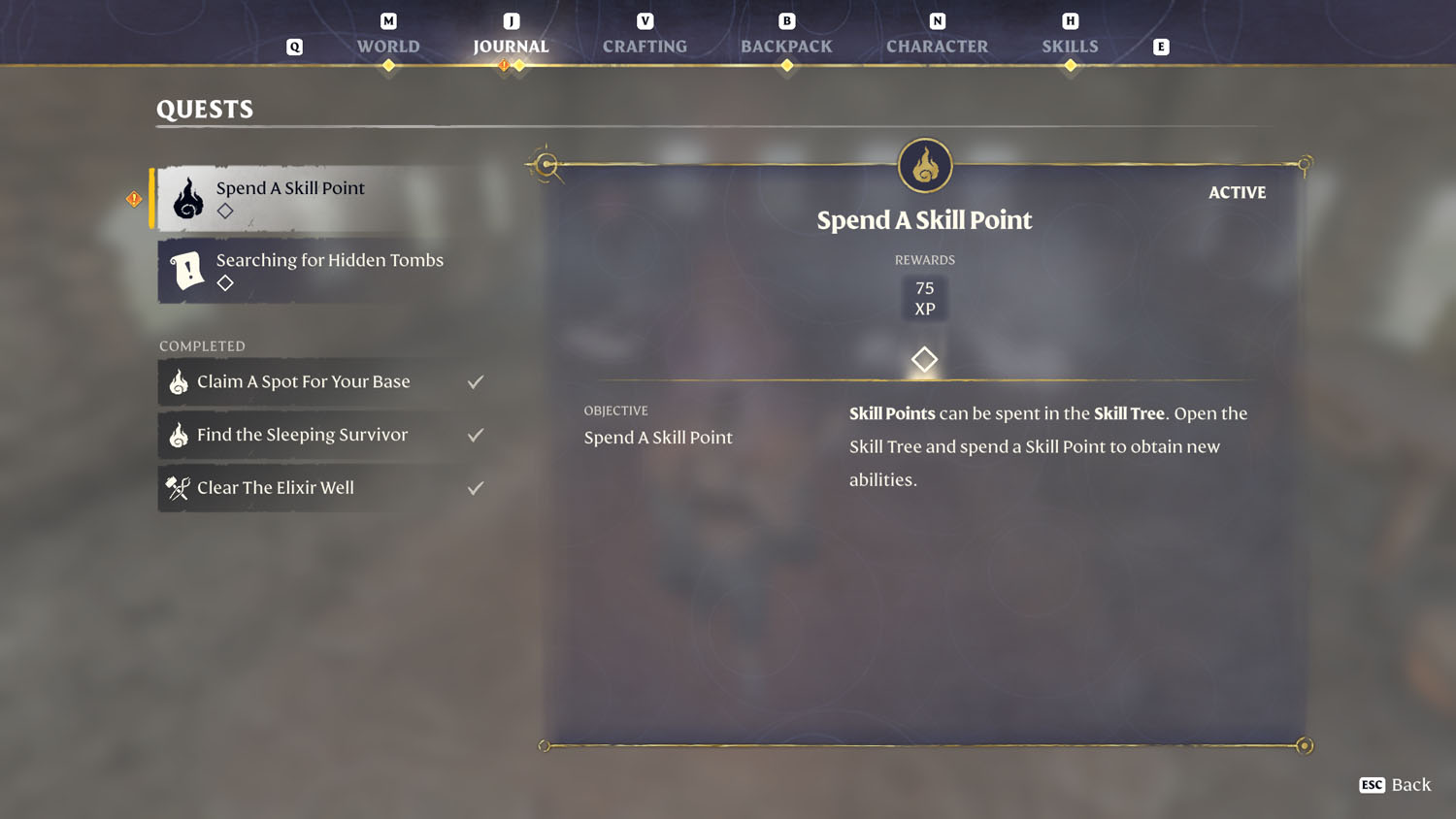Screen dimensions: 1456x819
Task: Toggle the checkmark on Claim A Spot For Your Base
Action: click(475, 381)
